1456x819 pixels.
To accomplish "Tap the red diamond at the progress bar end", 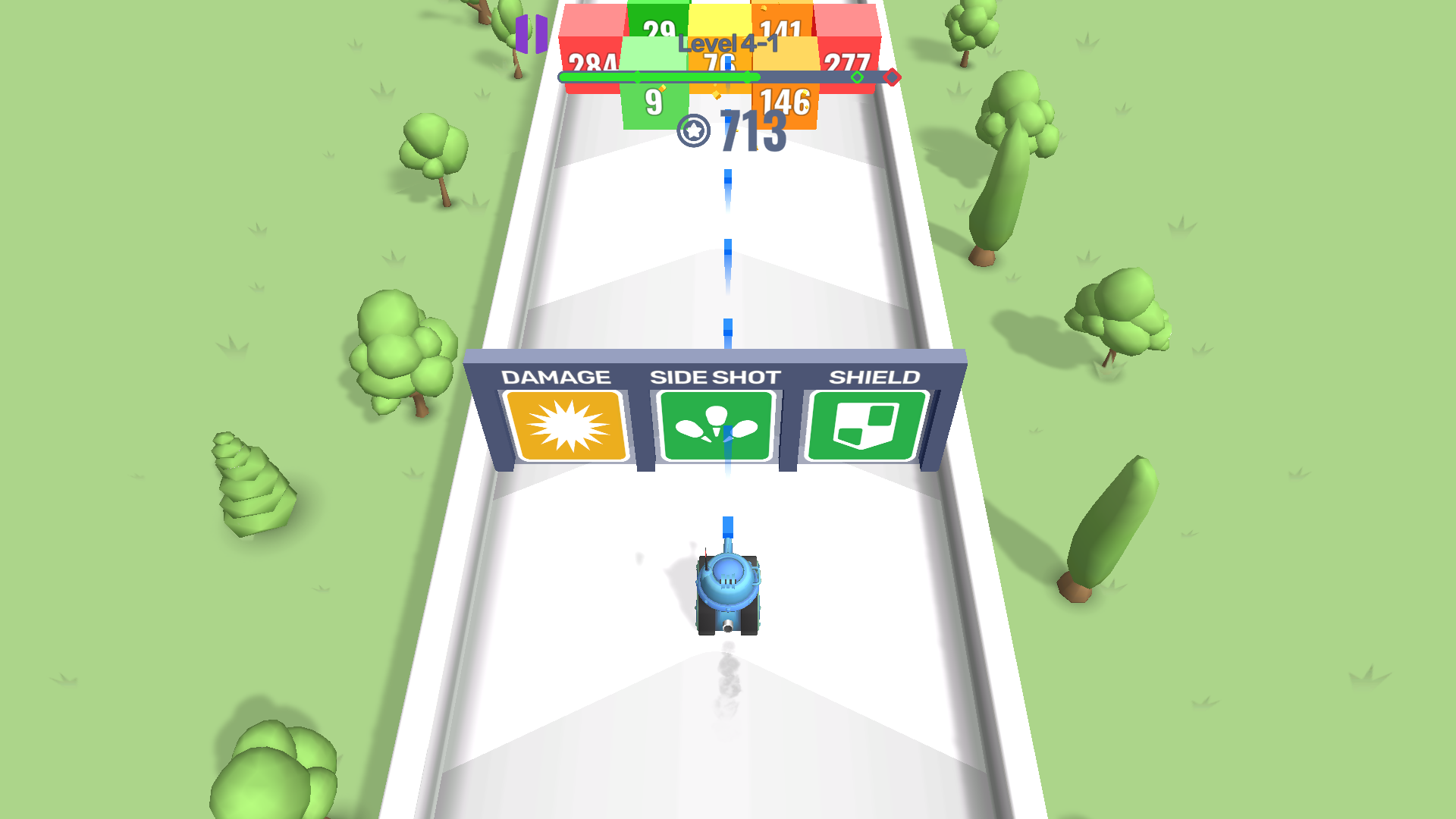I will click(892, 77).
